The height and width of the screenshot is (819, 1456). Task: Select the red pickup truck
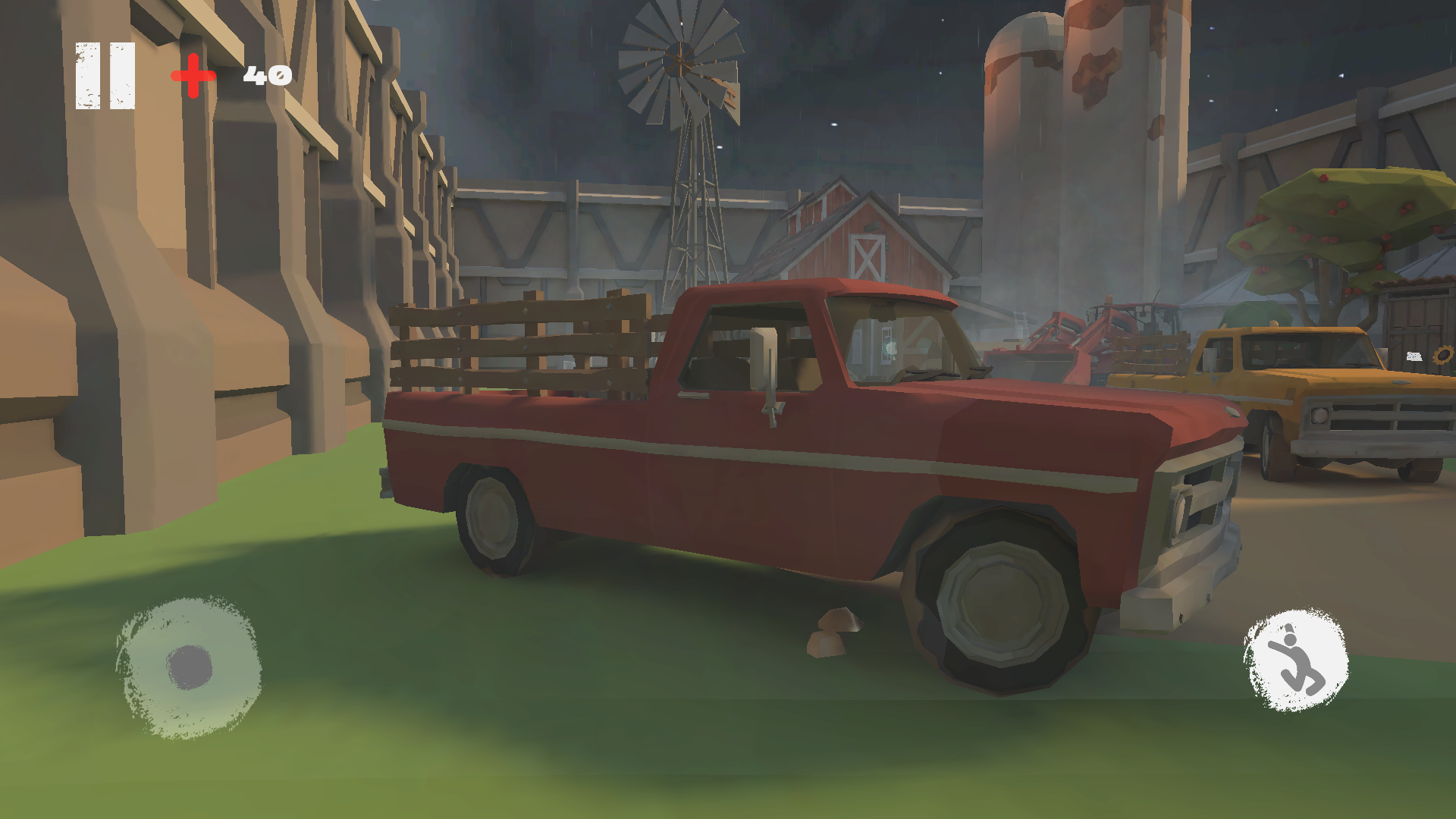(758, 455)
